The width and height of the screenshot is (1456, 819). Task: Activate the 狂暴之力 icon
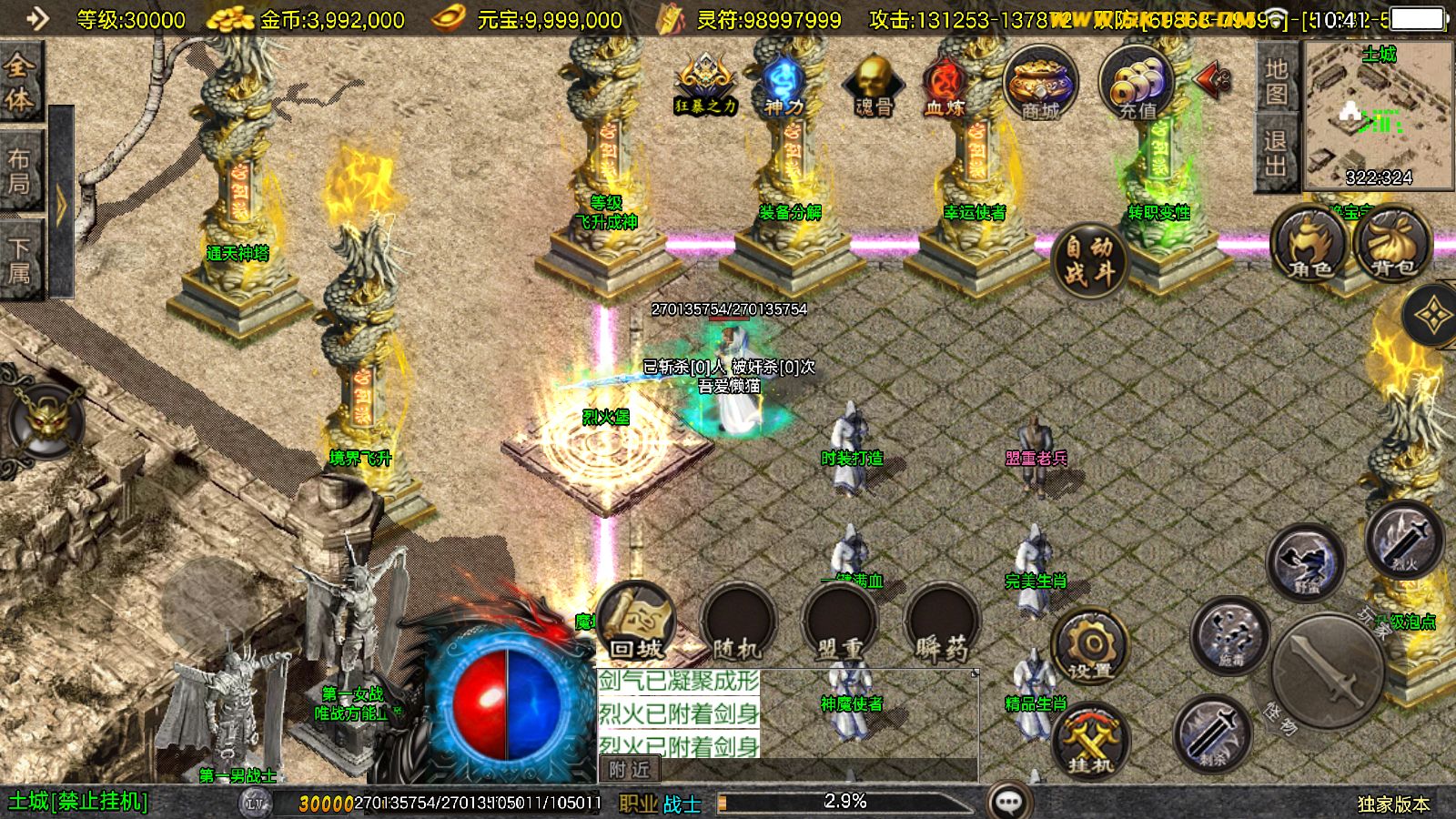click(705, 84)
